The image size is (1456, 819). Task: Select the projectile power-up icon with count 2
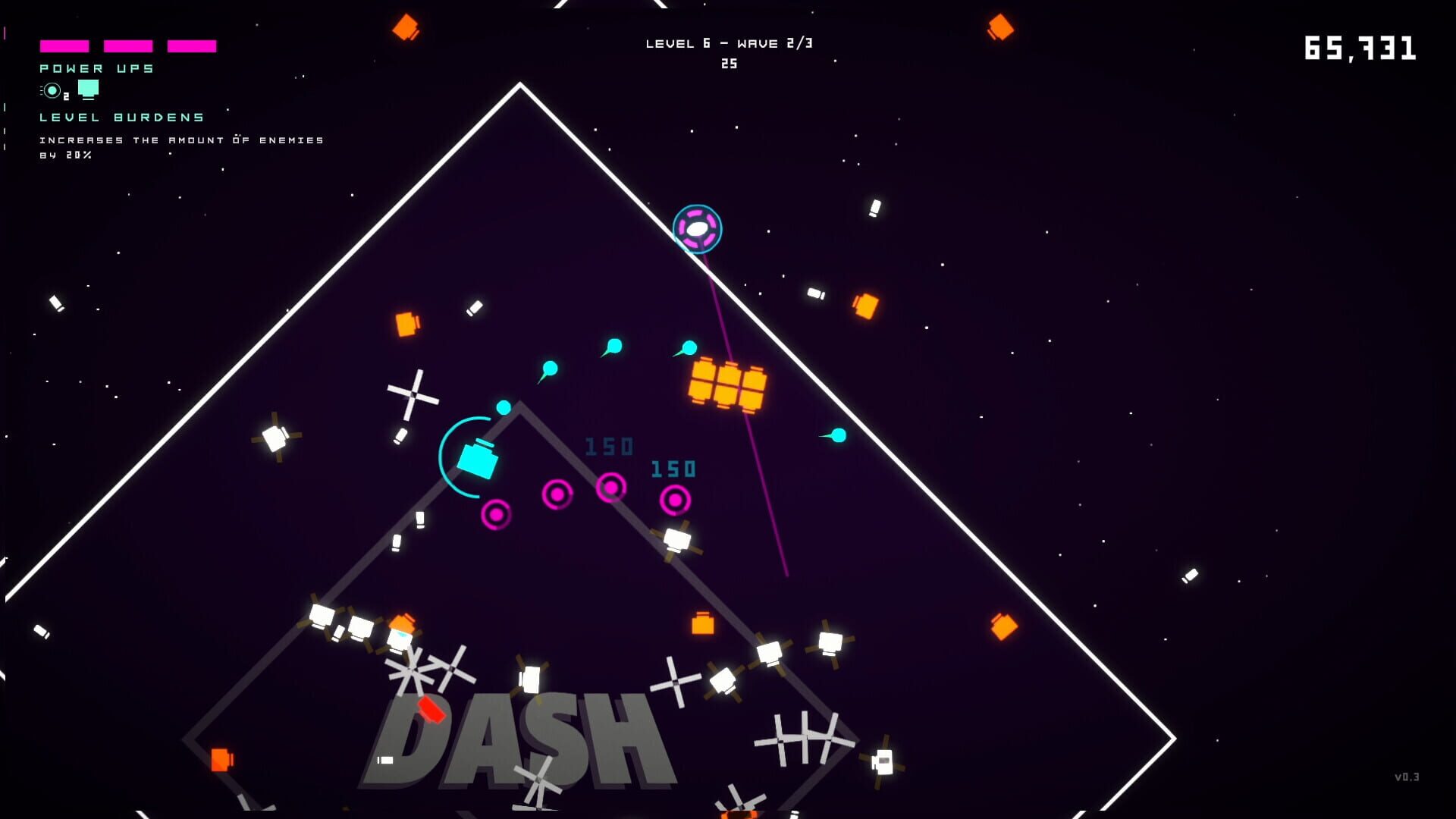[50, 89]
